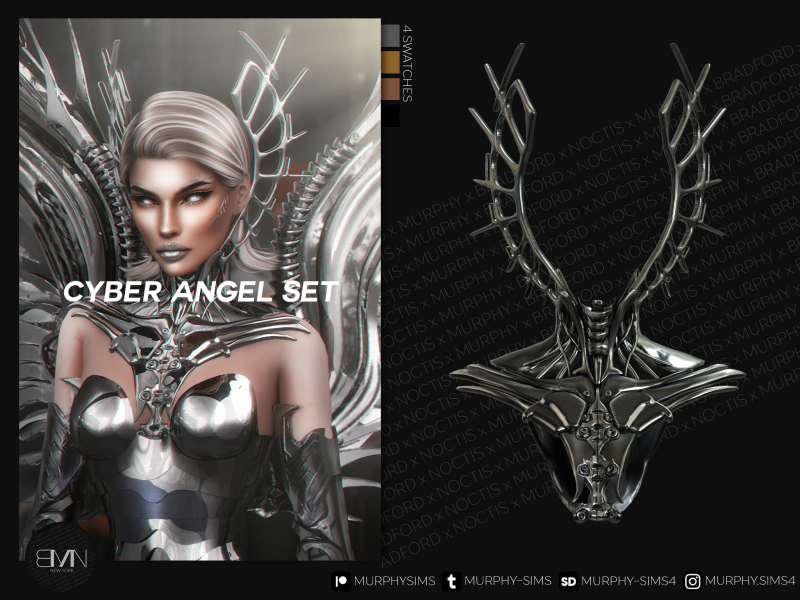Open the MURPHYSIMS Patreon link
Screen dimensions: 800x600
(x=383, y=581)
